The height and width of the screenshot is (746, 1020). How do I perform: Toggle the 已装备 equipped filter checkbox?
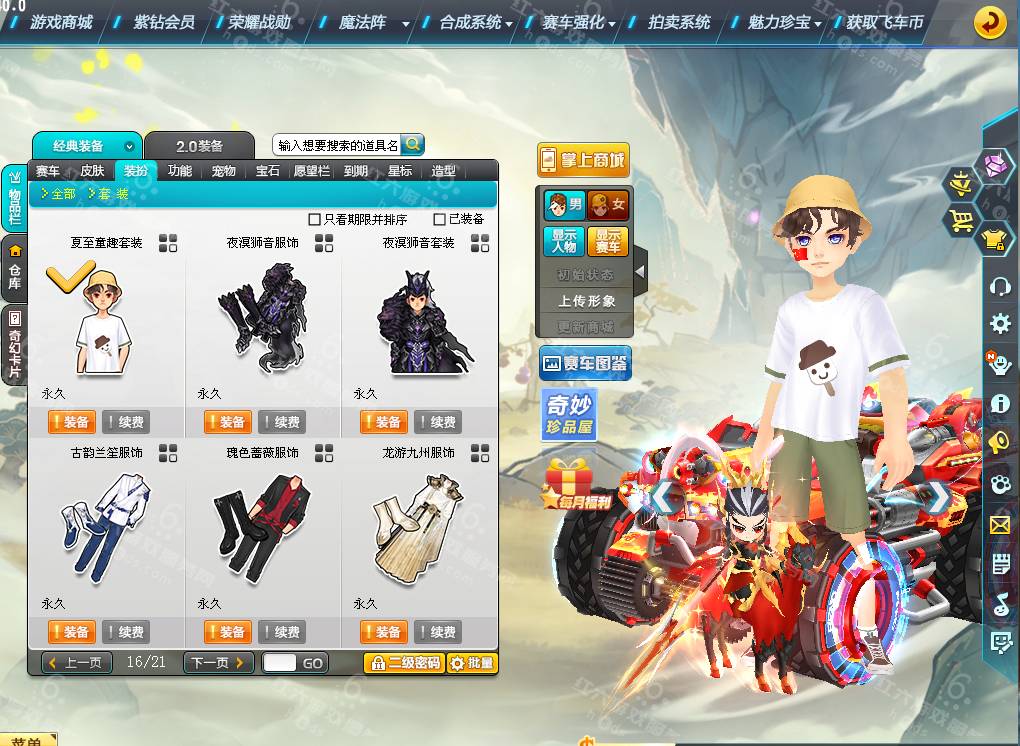point(440,219)
